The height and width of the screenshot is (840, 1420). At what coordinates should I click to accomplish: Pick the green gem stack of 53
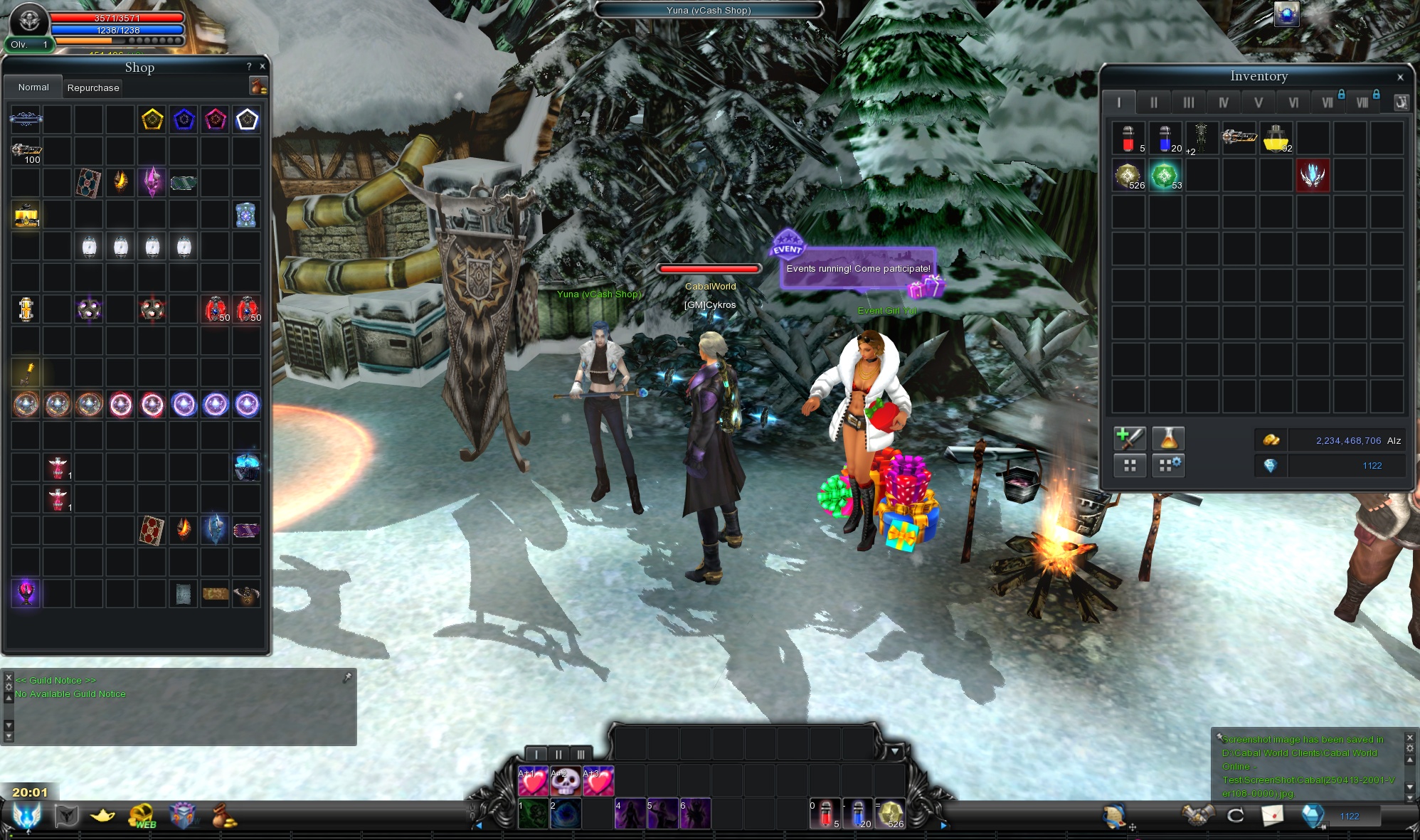[1165, 175]
